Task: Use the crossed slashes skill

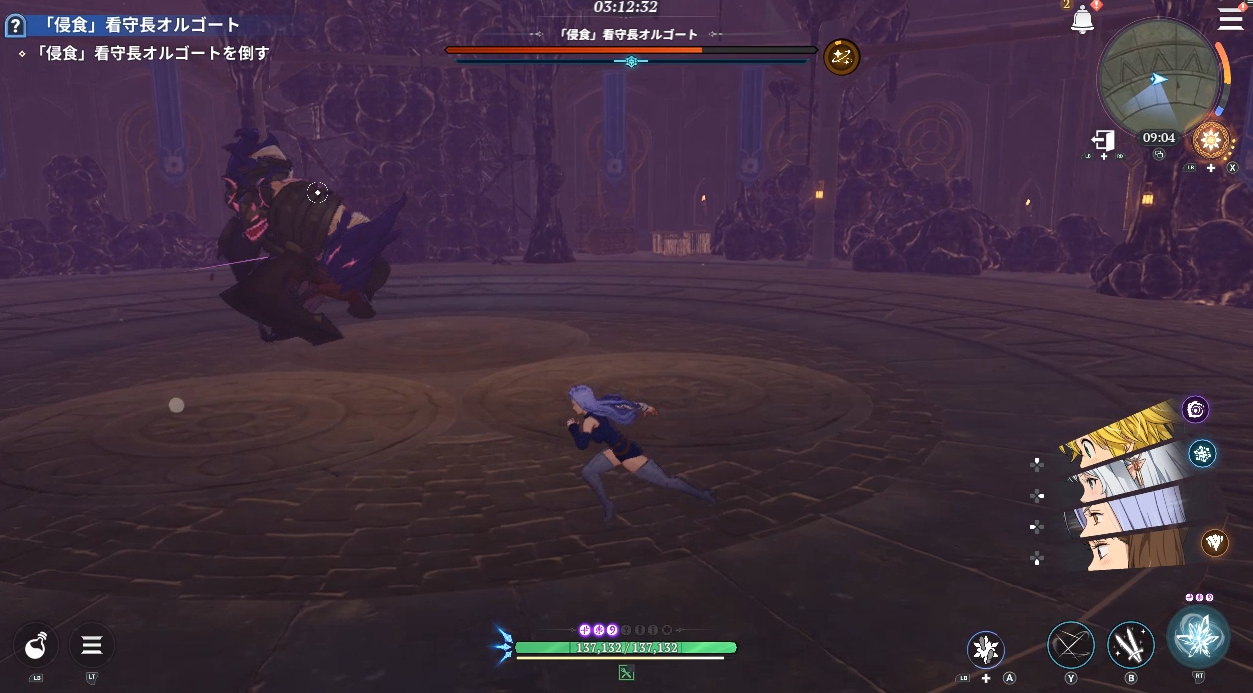Action: (1071, 645)
